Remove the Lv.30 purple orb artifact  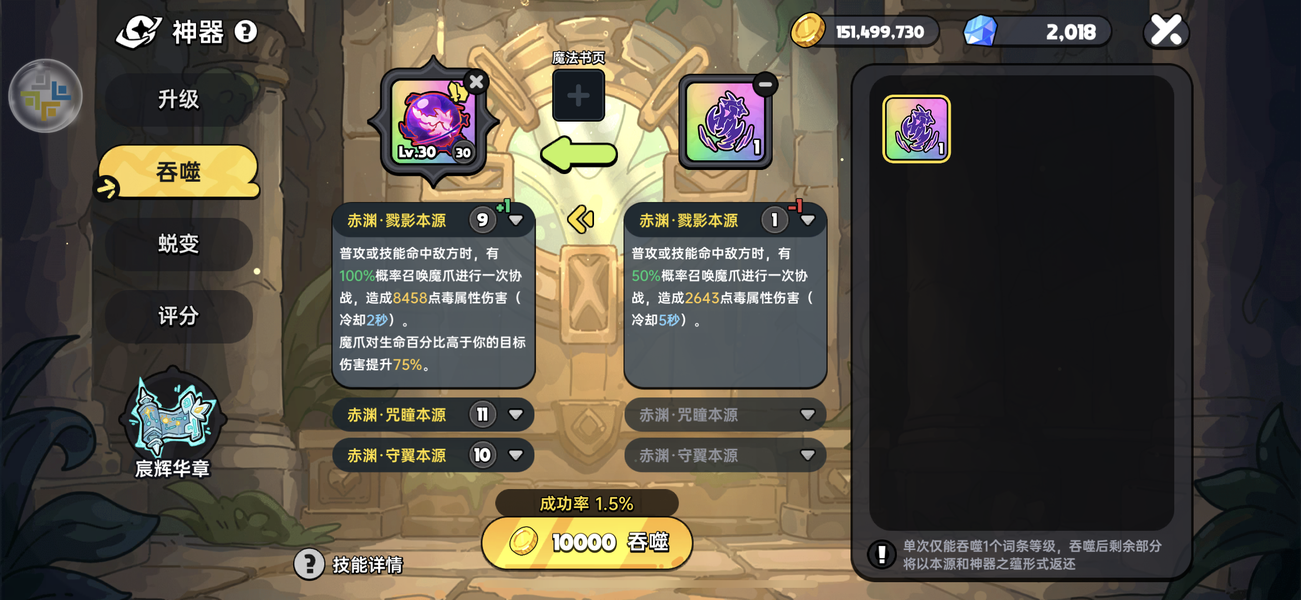[476, 82]
